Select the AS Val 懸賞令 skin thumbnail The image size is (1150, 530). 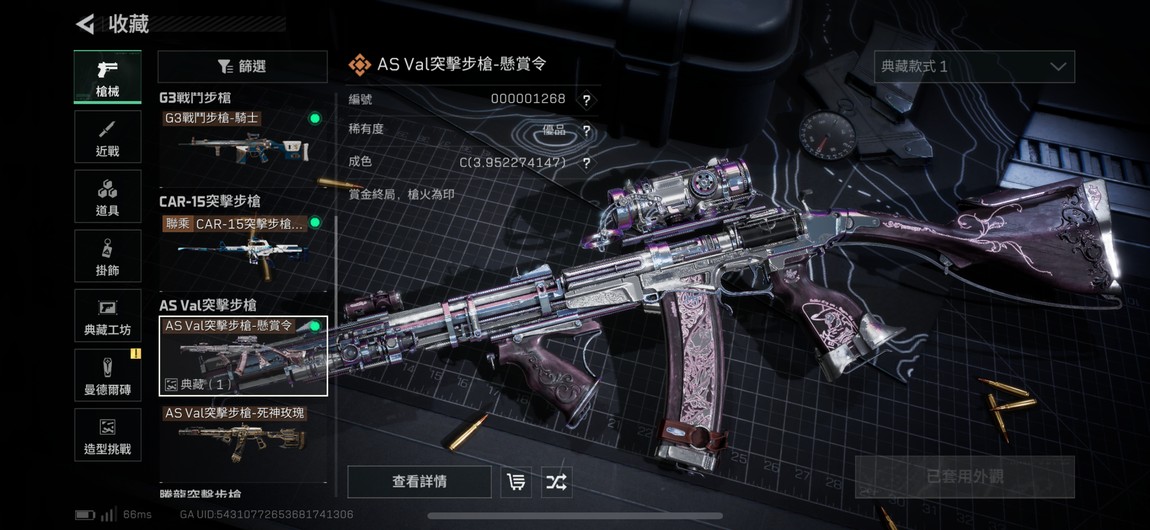coord(242,355)
